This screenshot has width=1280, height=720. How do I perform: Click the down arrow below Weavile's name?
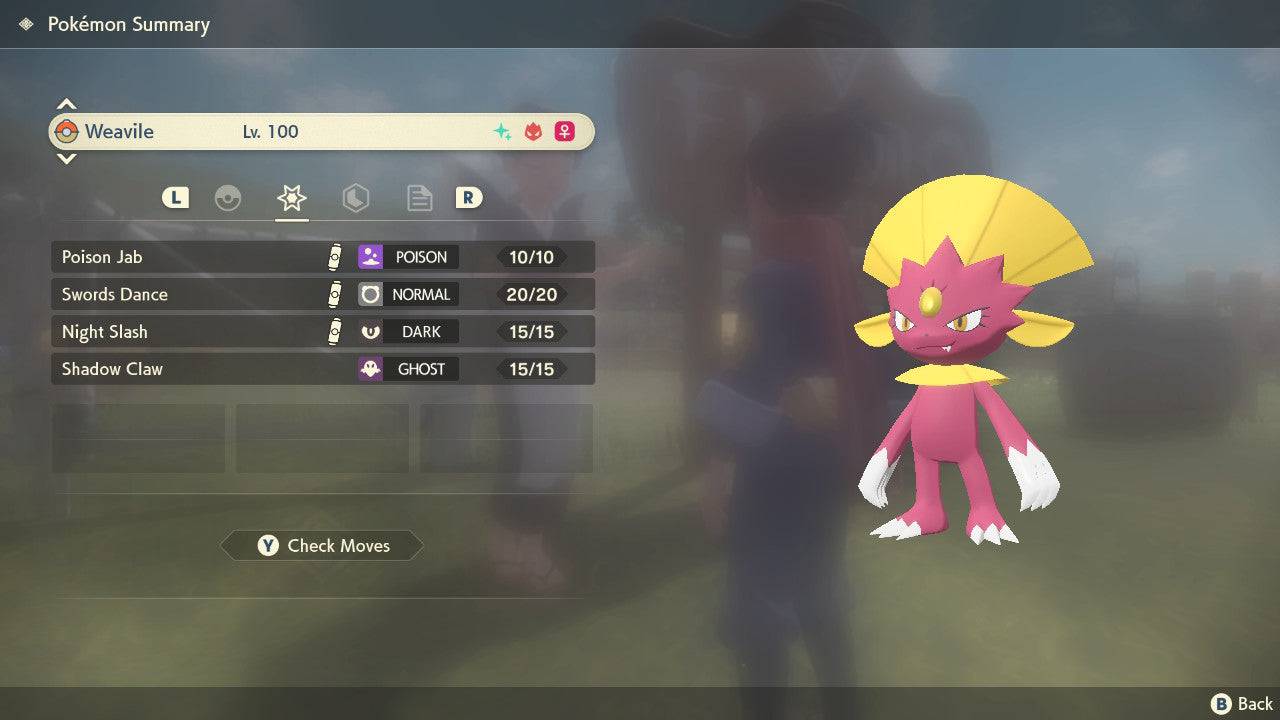pos(66,158)
